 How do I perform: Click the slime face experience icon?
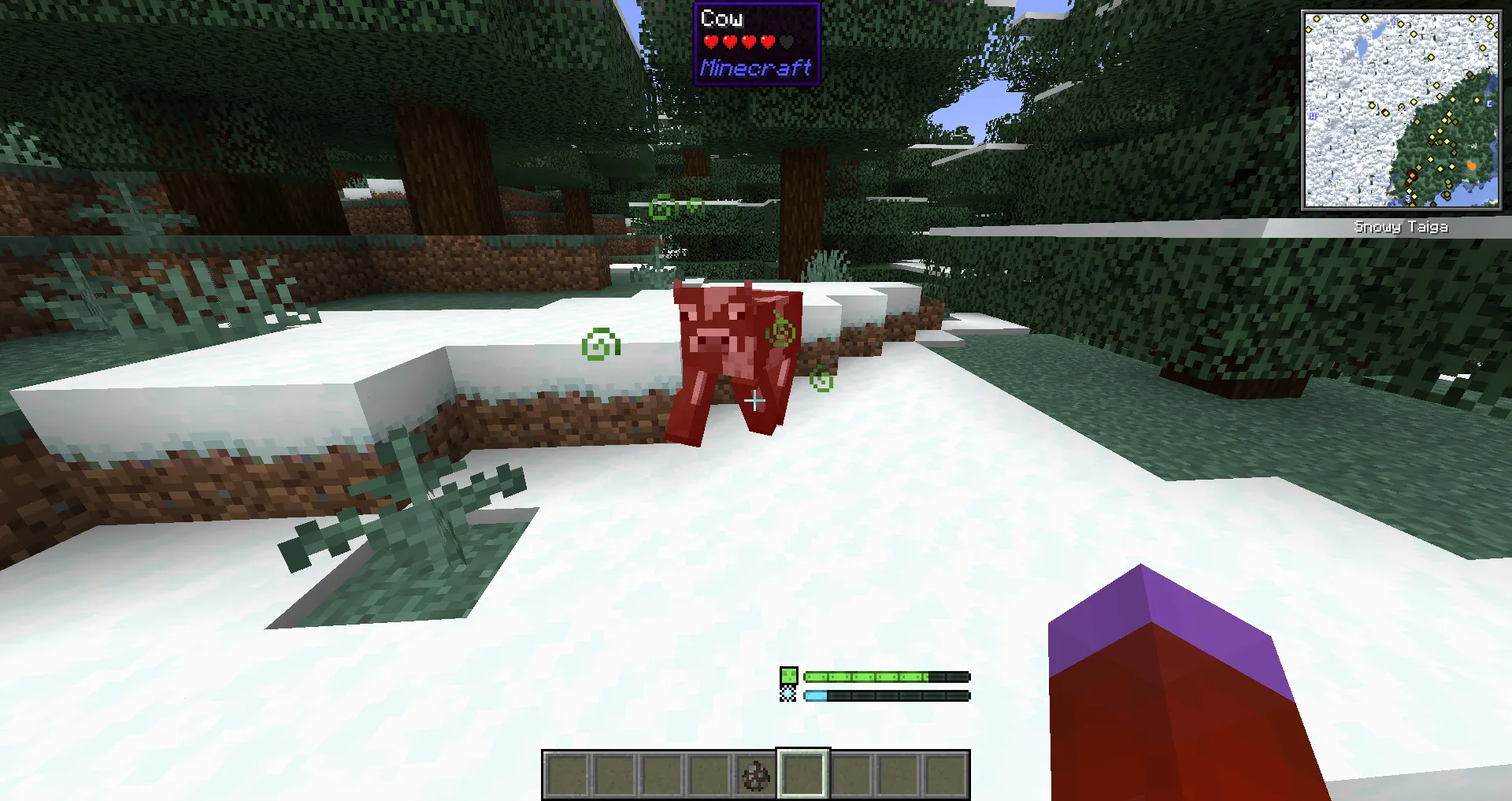[x=788, y=675]
